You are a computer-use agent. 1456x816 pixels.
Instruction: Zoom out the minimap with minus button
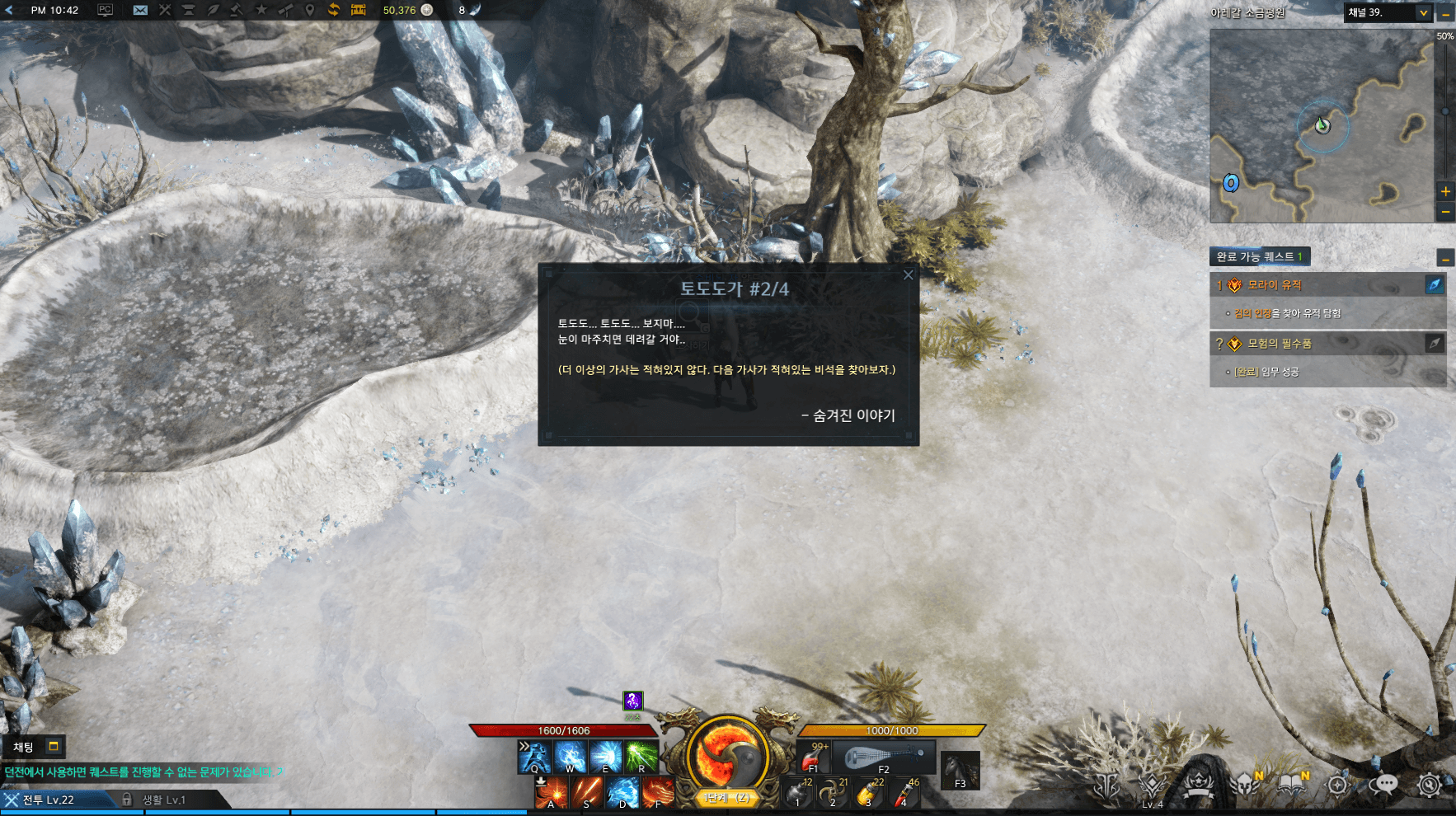click(1445, 213)
